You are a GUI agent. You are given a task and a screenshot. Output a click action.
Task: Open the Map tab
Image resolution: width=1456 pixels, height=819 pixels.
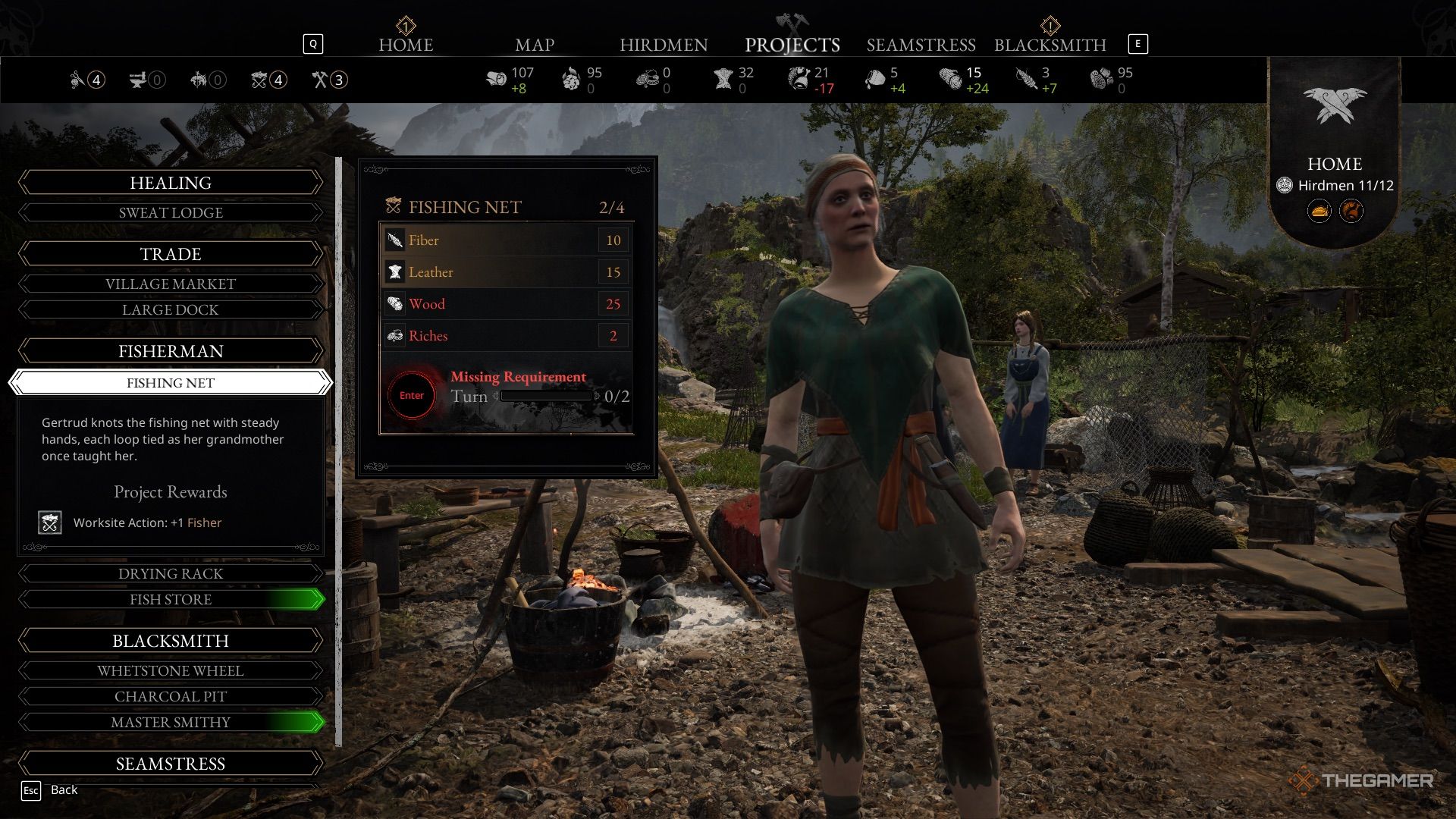pyautogui.click(x=535, y=45)
